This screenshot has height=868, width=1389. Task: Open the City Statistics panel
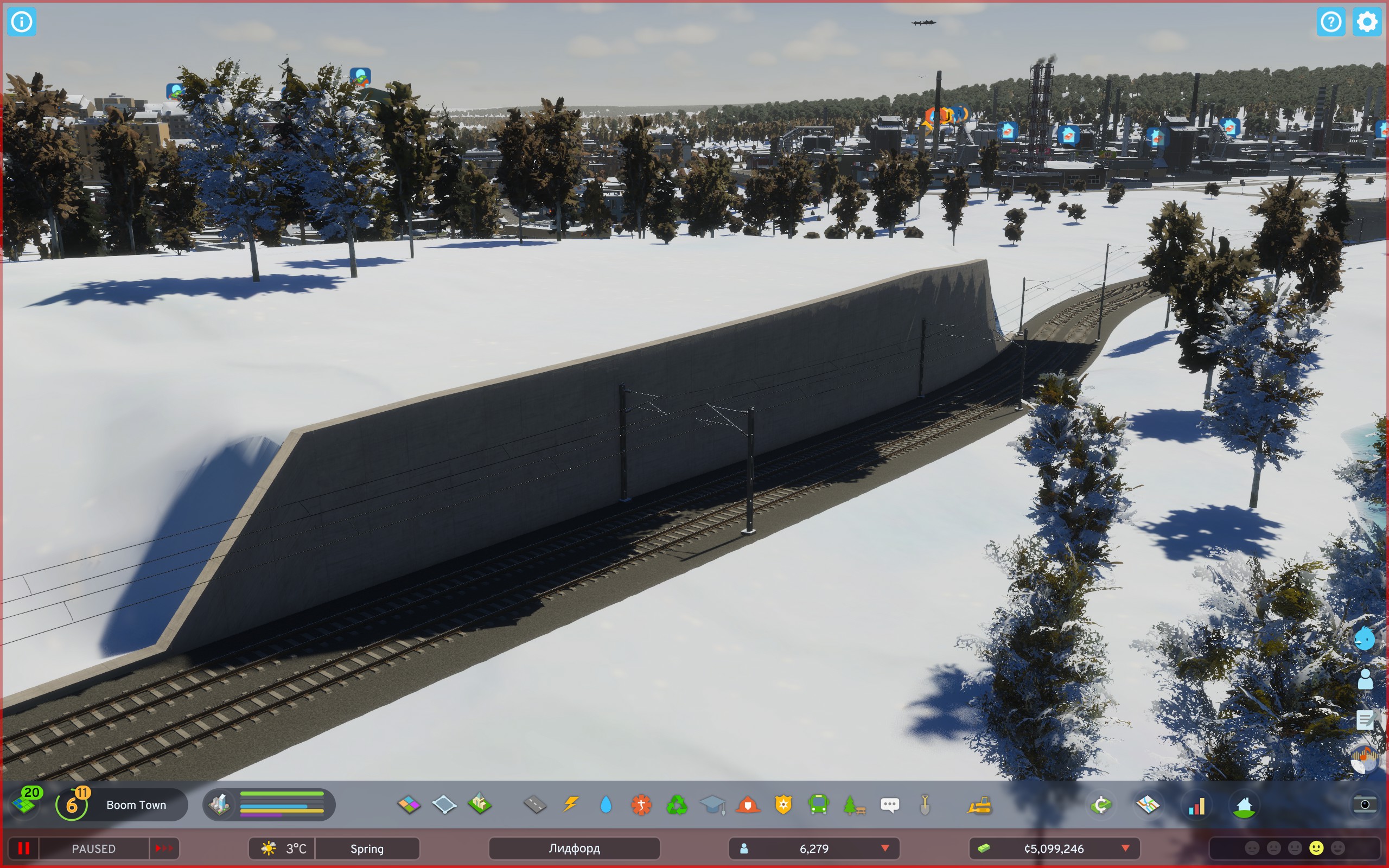[x=1197, y=805]
